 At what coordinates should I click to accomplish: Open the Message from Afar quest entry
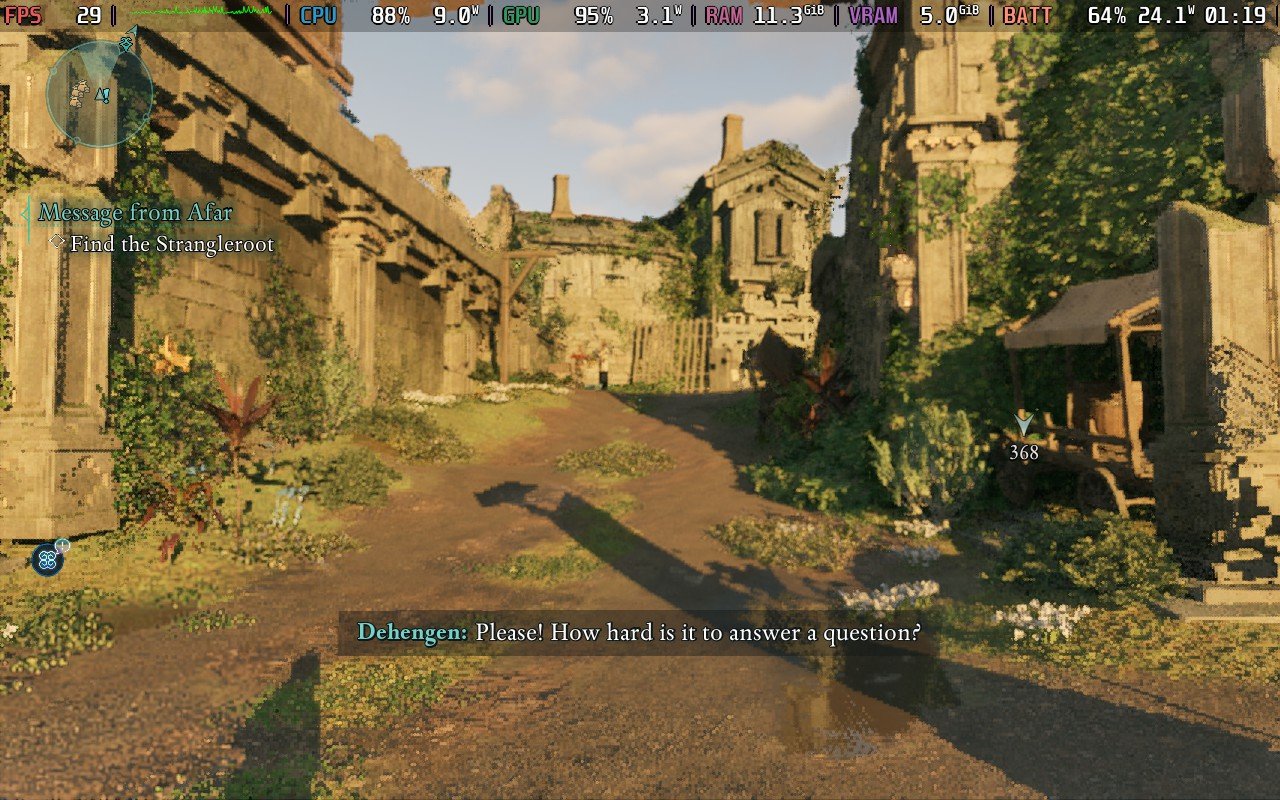pyautogui.click(x=135, y=212)
